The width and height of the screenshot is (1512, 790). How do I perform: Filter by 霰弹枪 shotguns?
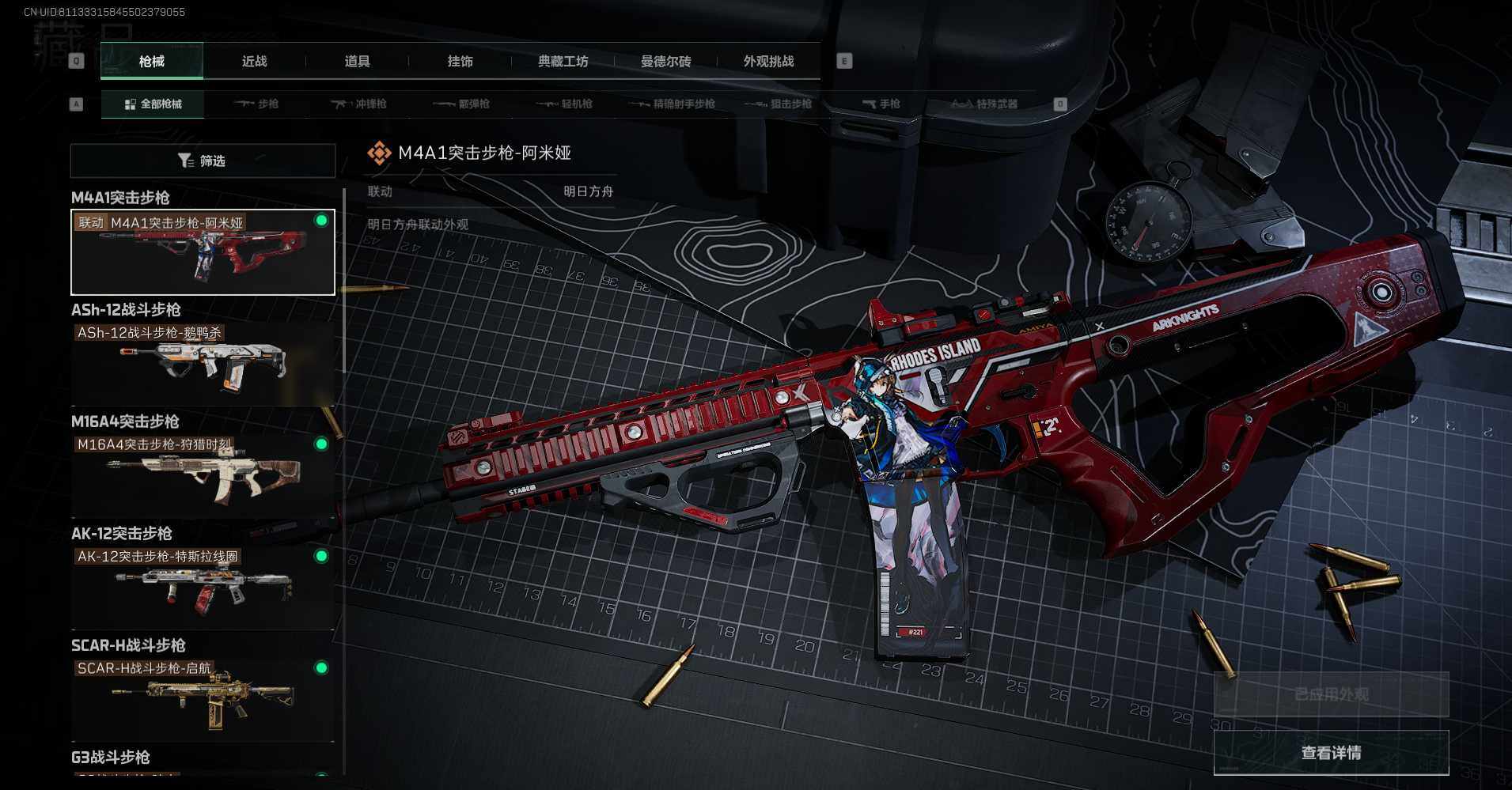tap(461, 104)
